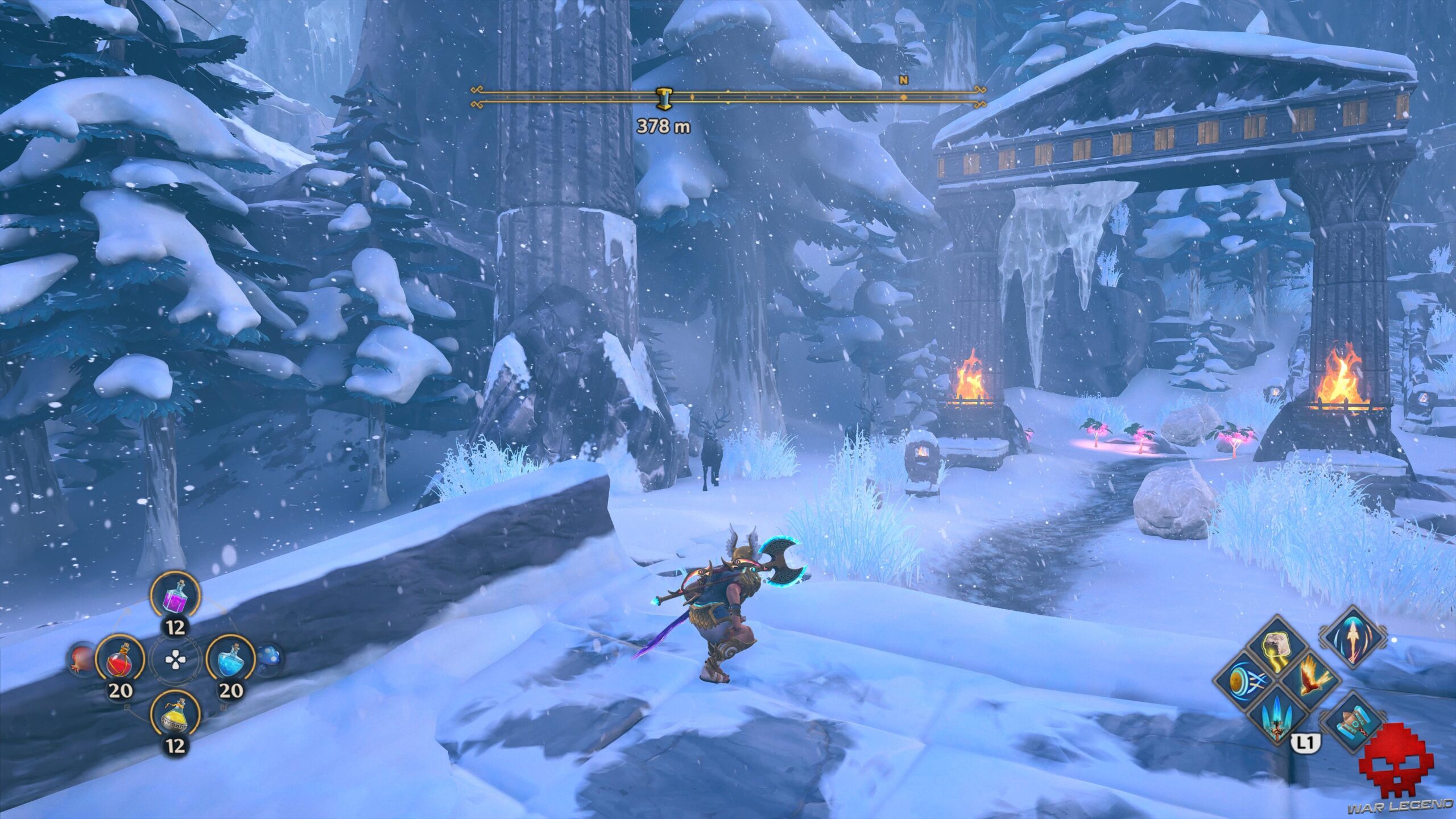Click the d-pad center of the potion wheel
This screenshot has width=1456, height=819.
click(175, 659)
